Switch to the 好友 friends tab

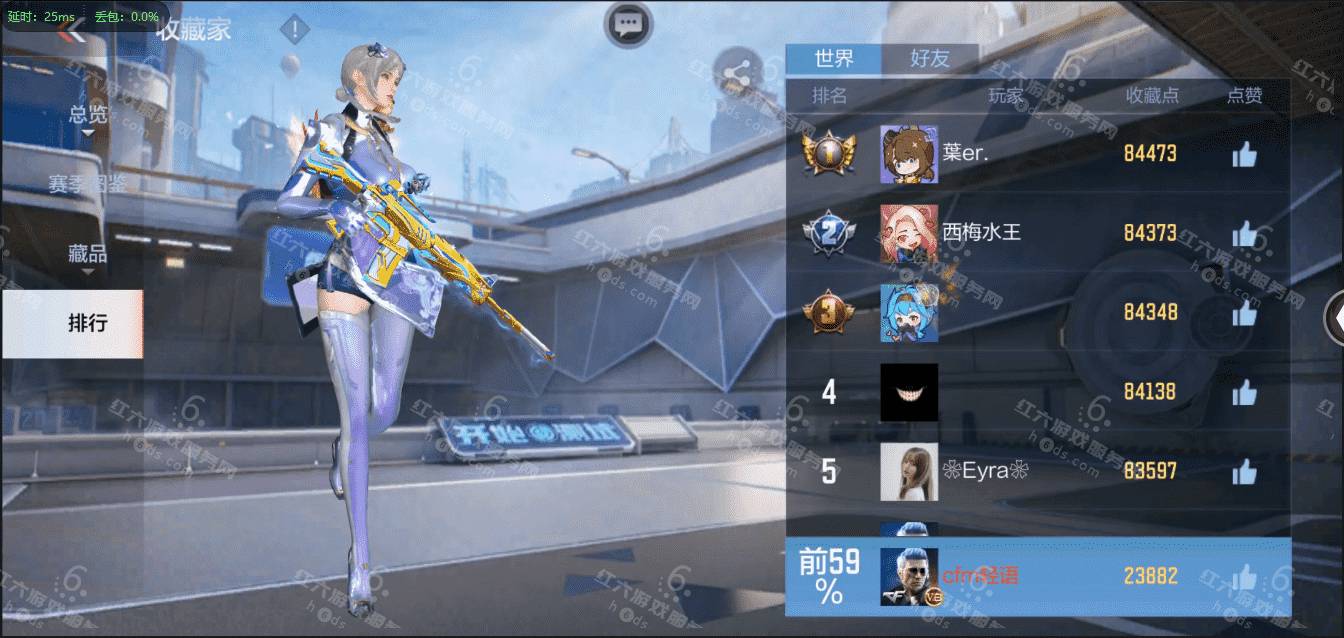(x=929, y=59)
